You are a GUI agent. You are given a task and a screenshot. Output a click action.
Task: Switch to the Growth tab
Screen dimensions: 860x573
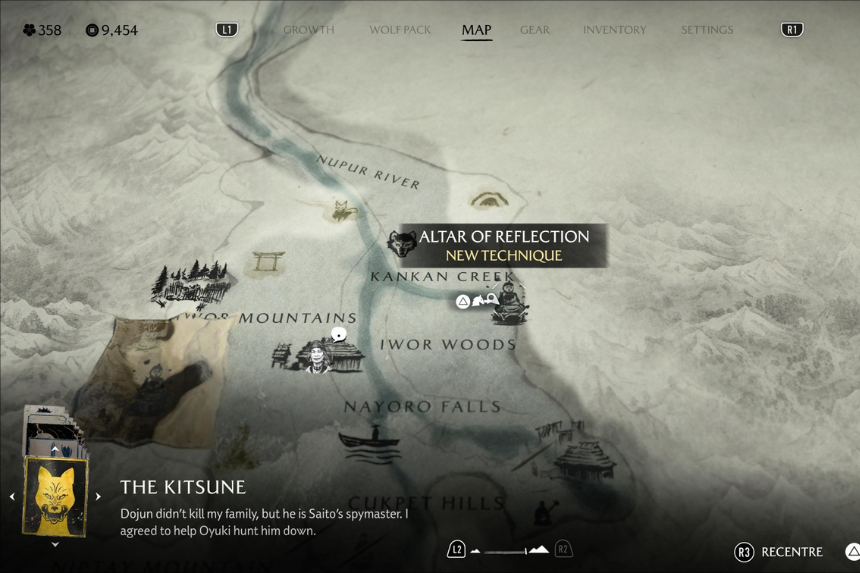(x=308, y=30)
